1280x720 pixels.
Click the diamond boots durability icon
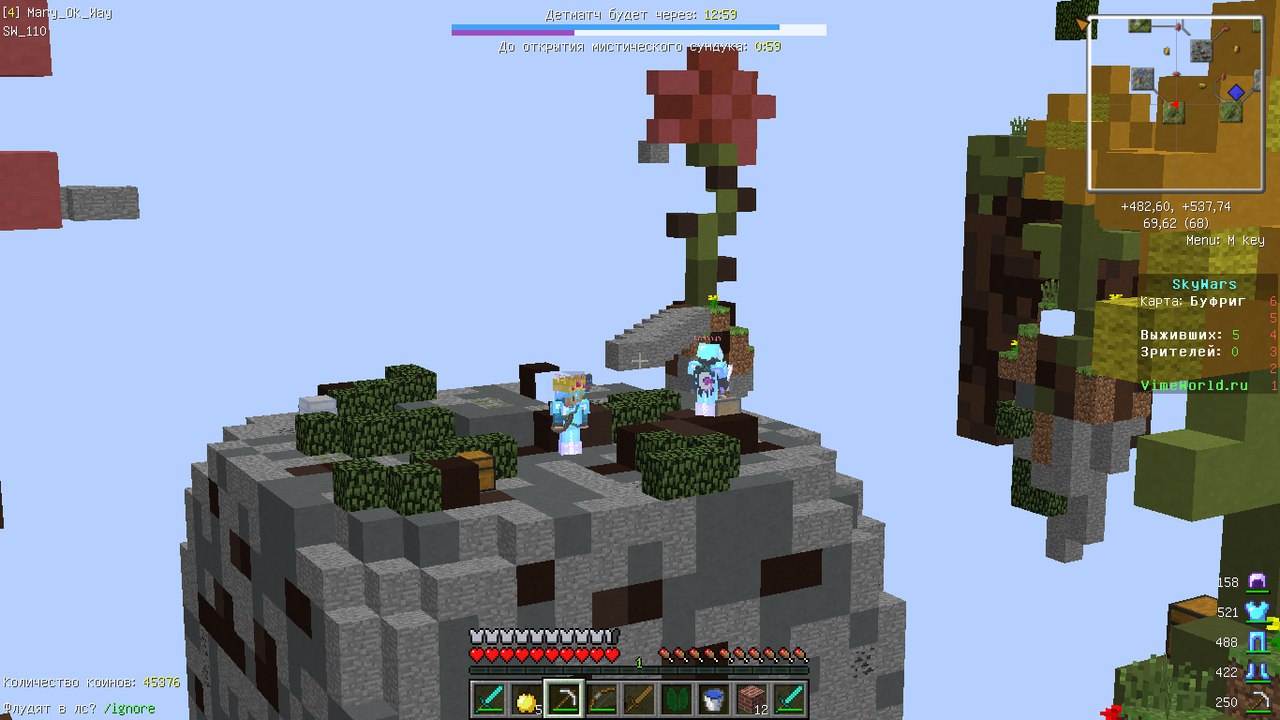[1257, 672]
